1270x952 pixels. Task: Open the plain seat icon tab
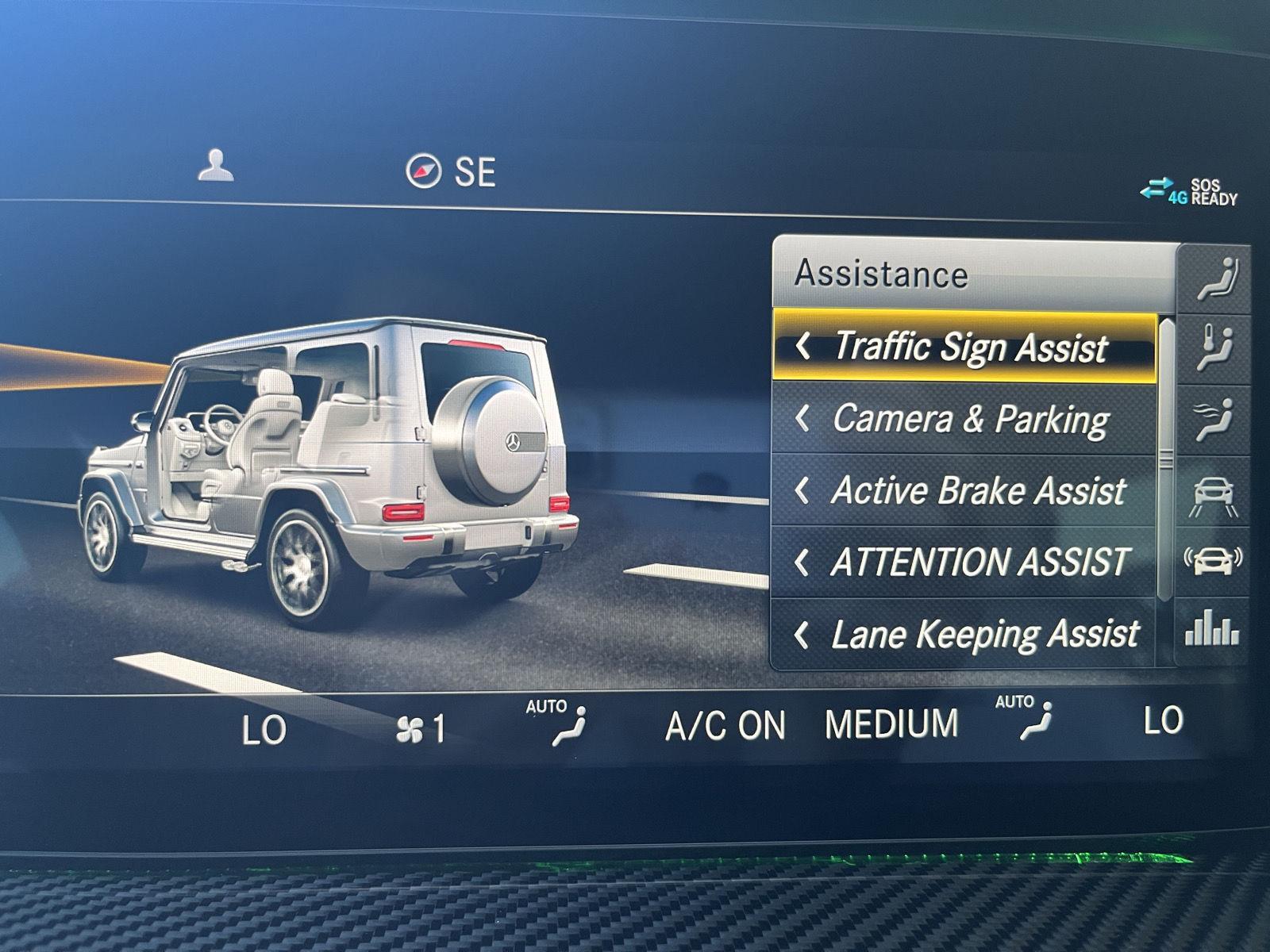(1217, 278)
